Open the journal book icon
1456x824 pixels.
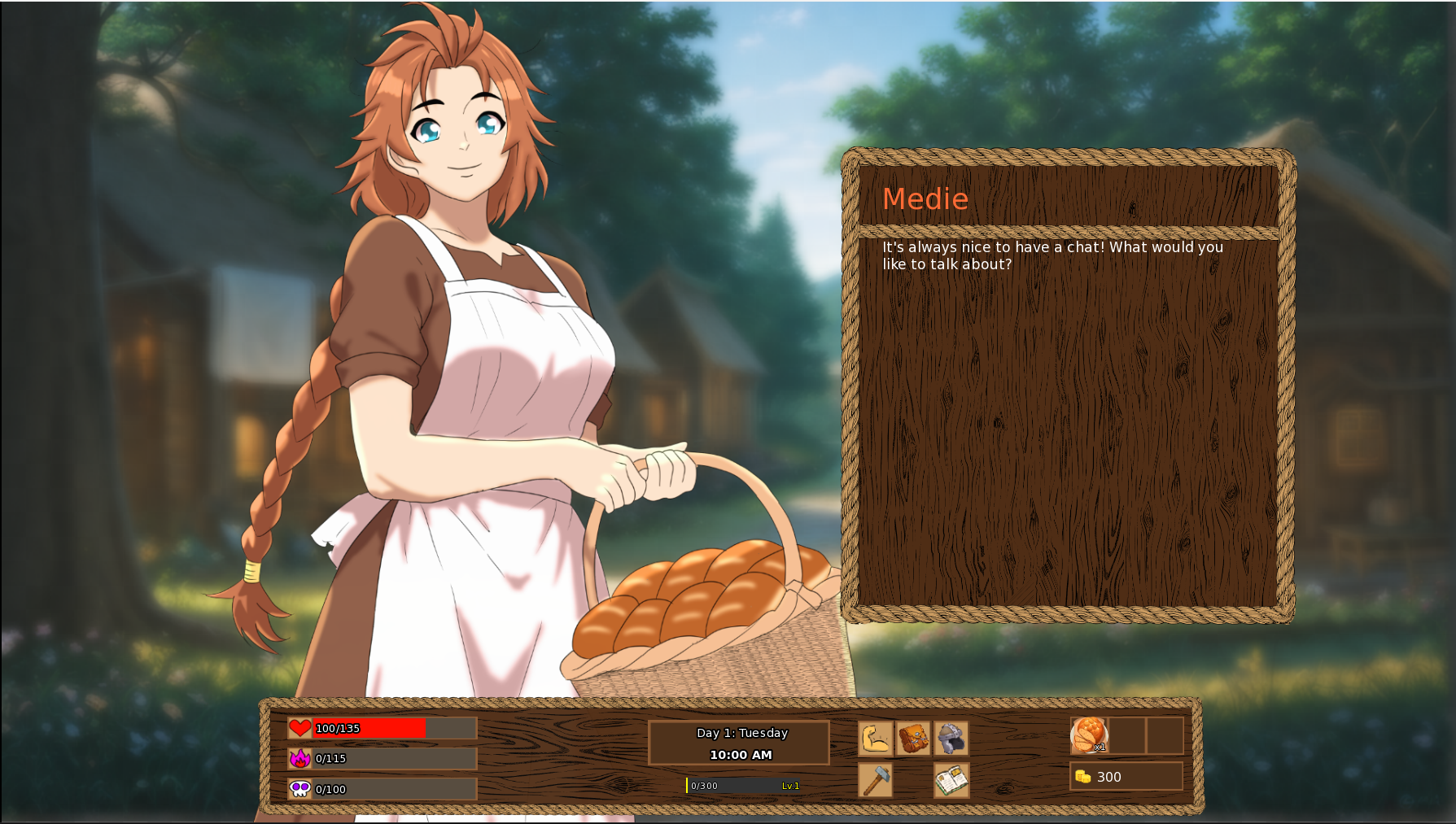951,779
